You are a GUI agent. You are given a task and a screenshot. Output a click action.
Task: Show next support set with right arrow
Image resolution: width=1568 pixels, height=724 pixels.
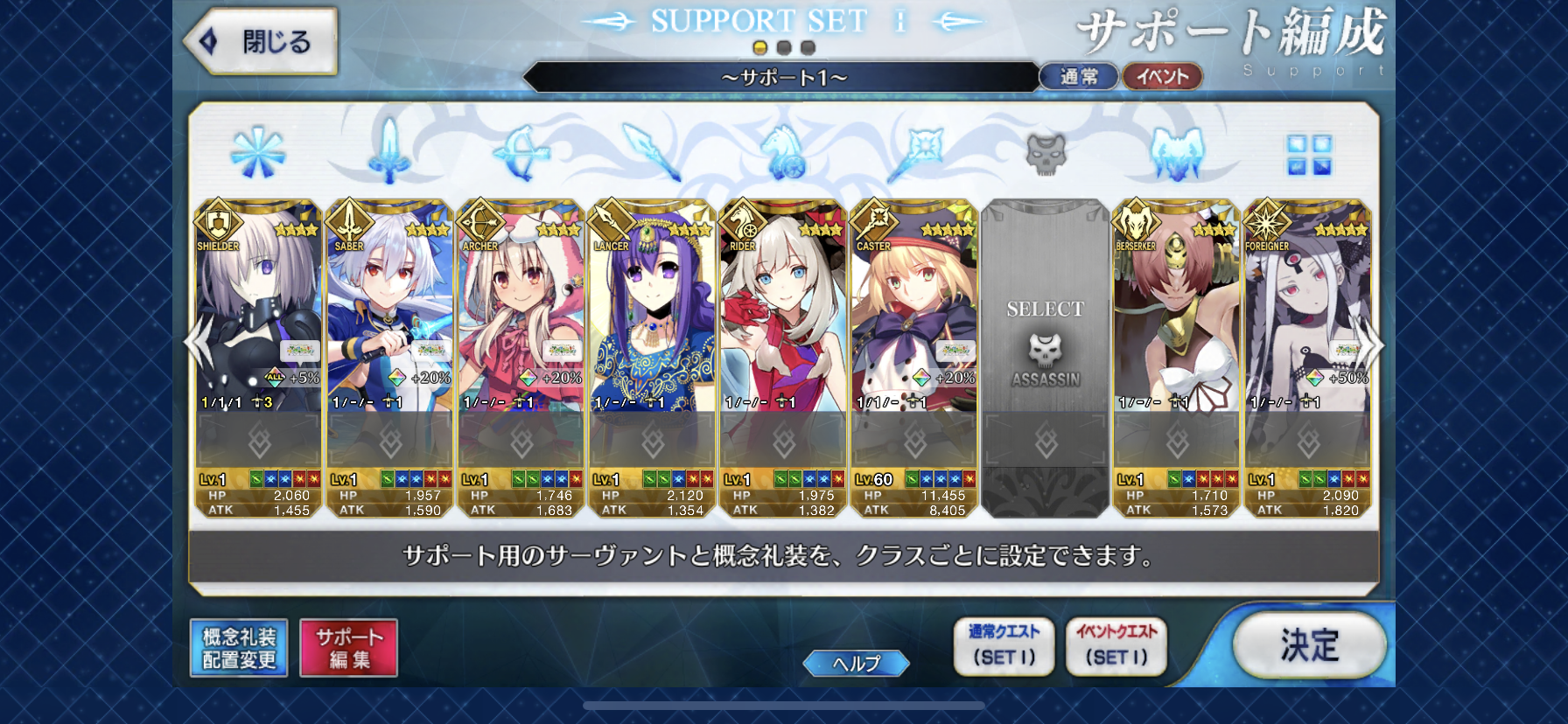pyautogui.click(x=1371, y=345)
